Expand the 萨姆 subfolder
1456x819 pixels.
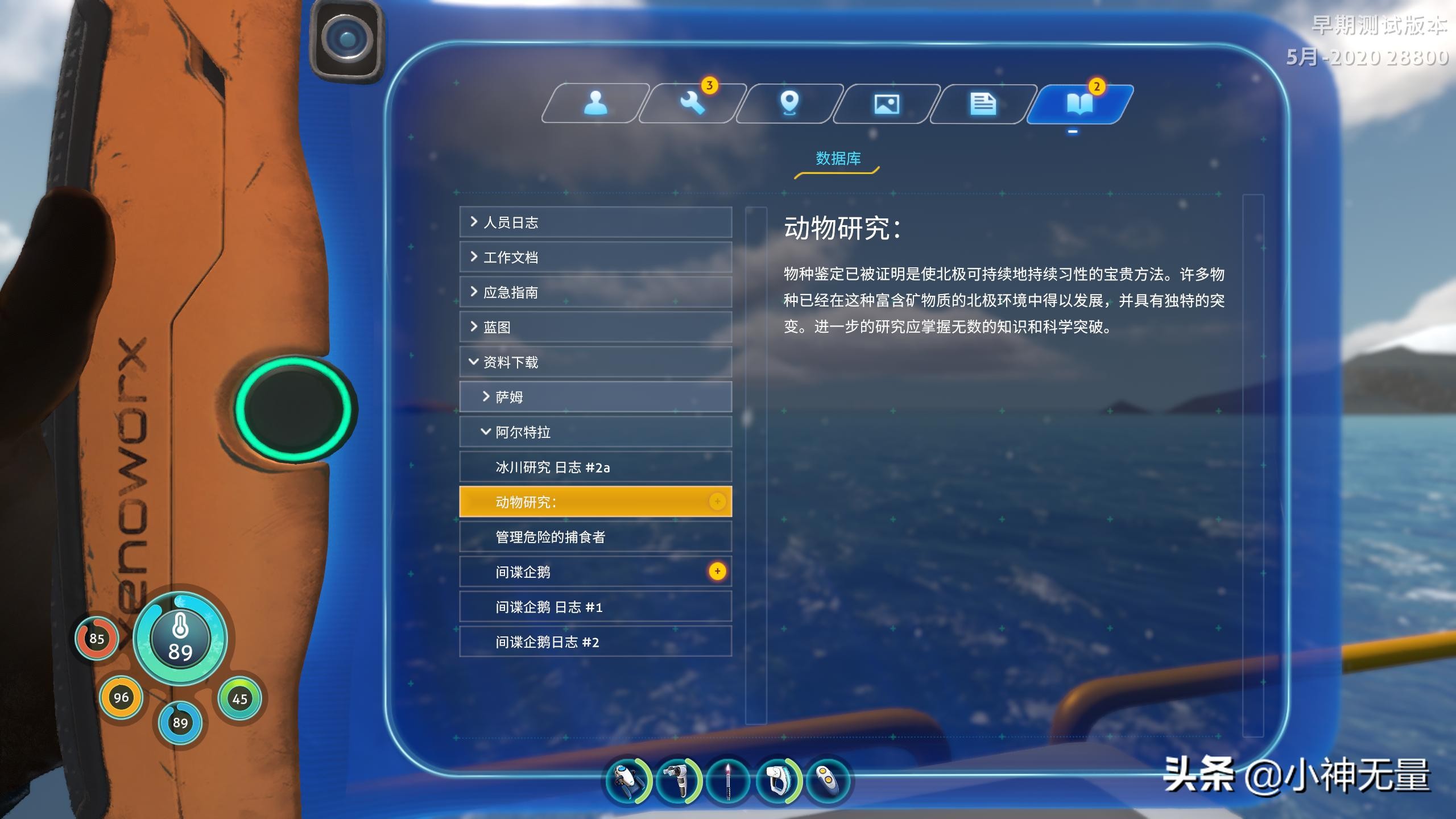tap(595, 397)
